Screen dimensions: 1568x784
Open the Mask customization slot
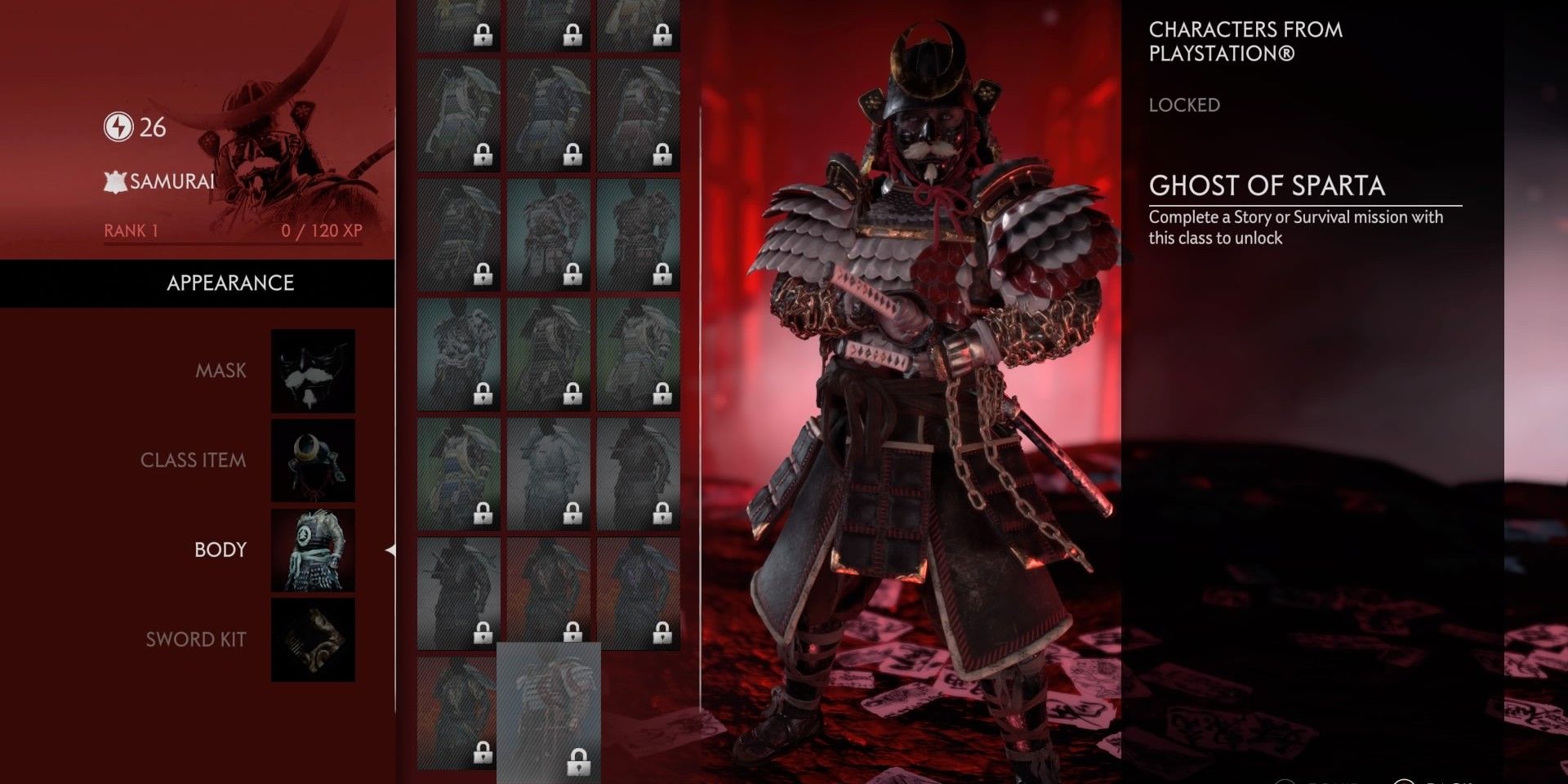click(313, 370)
